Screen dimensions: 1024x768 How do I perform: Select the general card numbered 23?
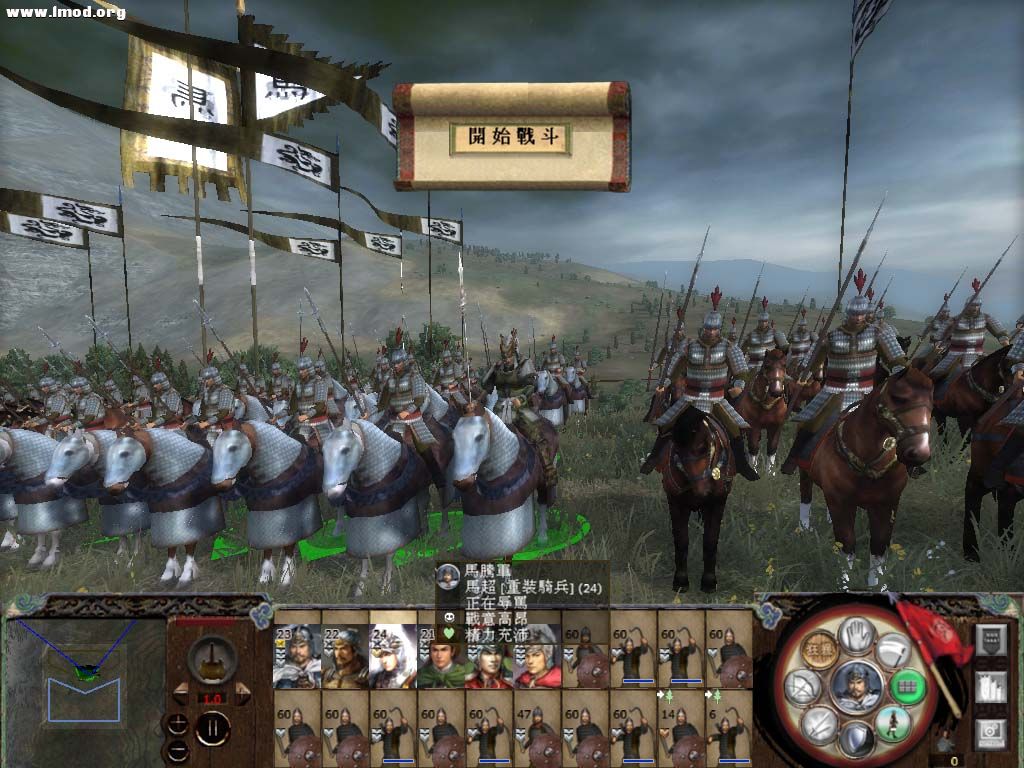coord(297,657)
